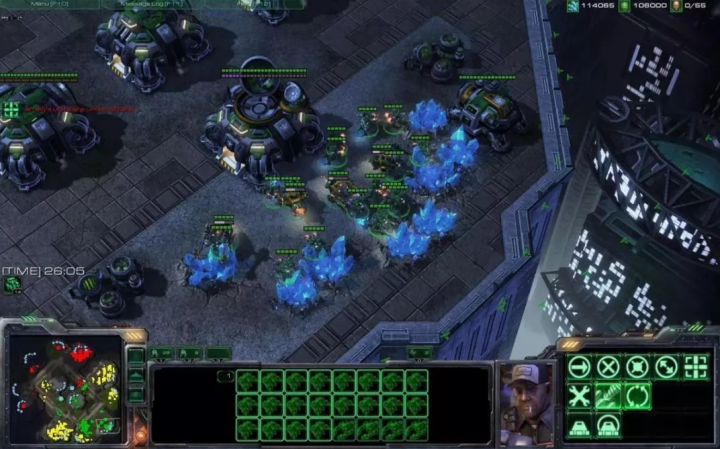The height and width of the screenshot is (449, 720).
Task: Switch to selection page 1 tab
Action: point(226,376)
